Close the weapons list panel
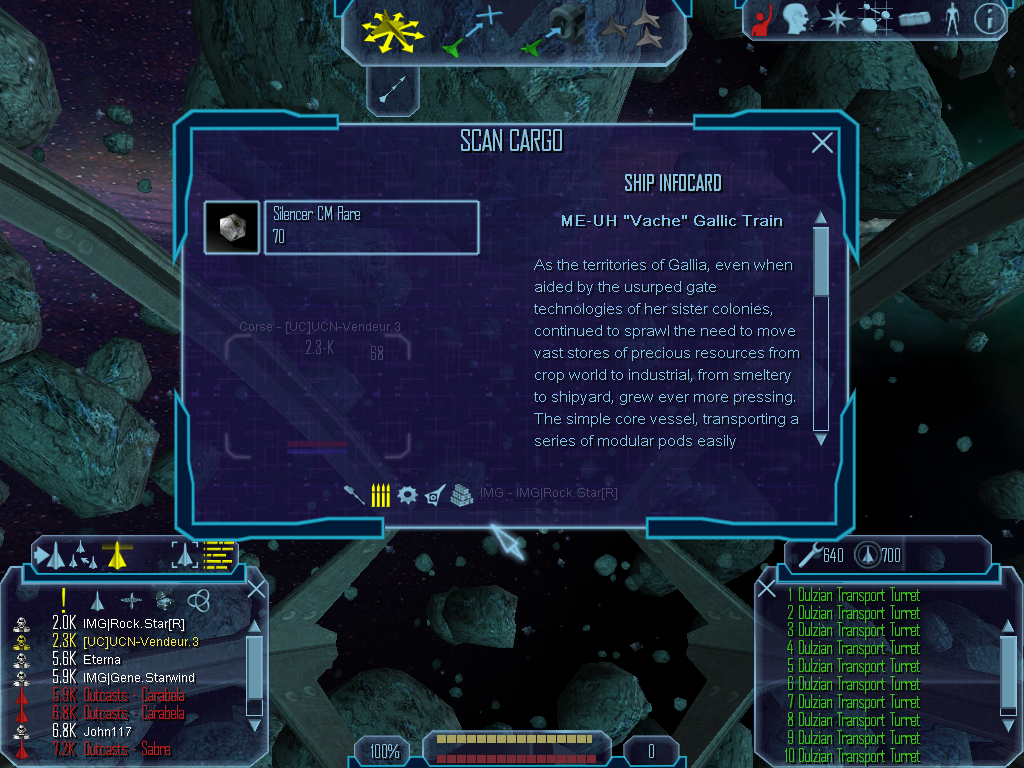The height and width of the screenshot is (768, 1024). (x=767, y=589)
